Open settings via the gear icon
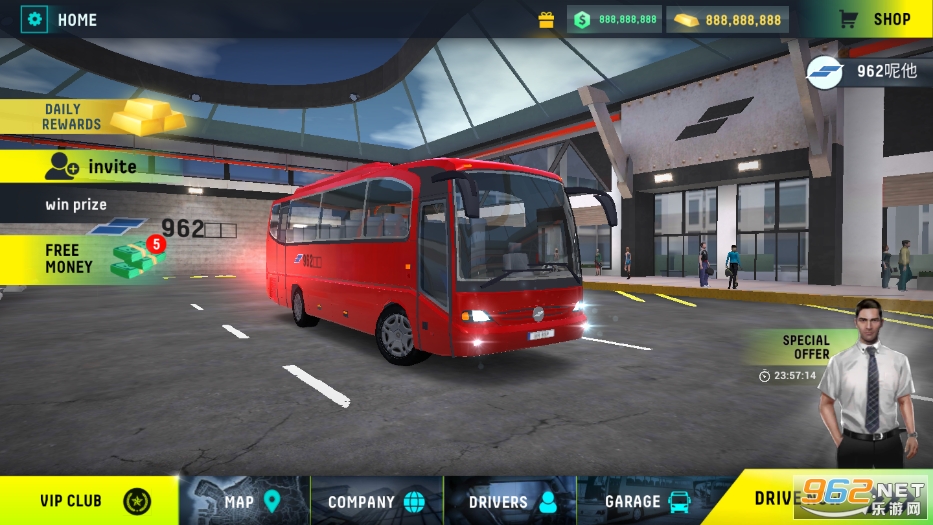The image size is (933, 525). (x=36, y=19)
